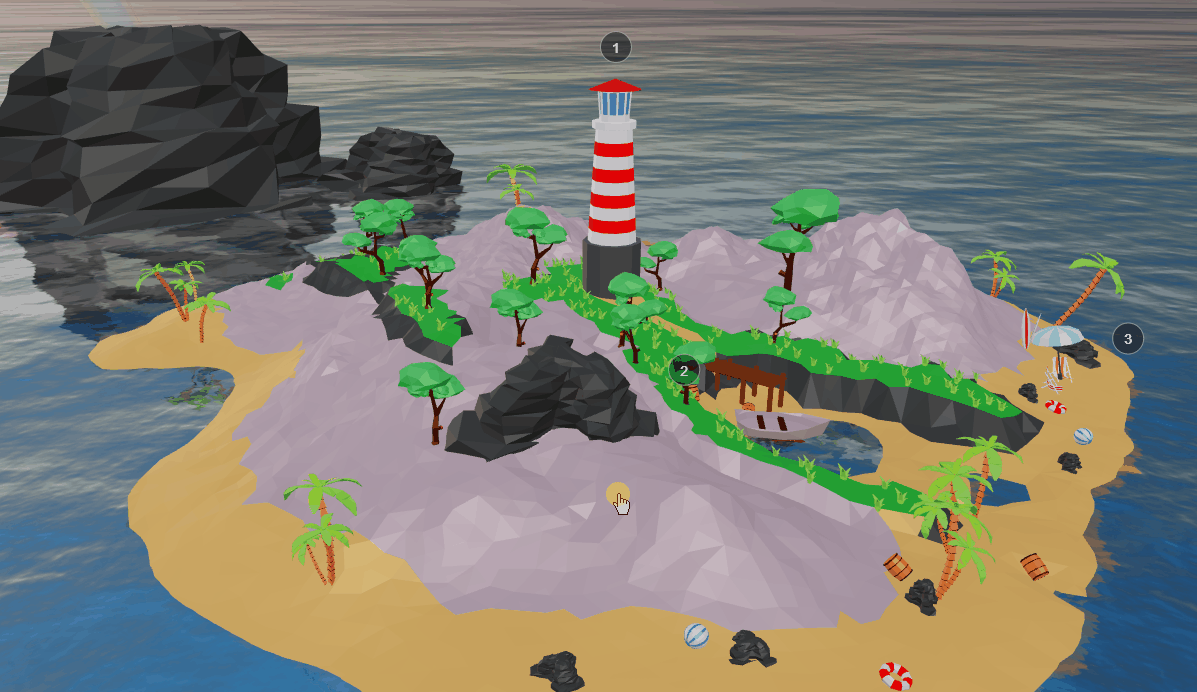Select hotspot marker 1 above the lighthouse
Image resolution: width=1197 pixels, height=692 pixels.
pos(616,47)
